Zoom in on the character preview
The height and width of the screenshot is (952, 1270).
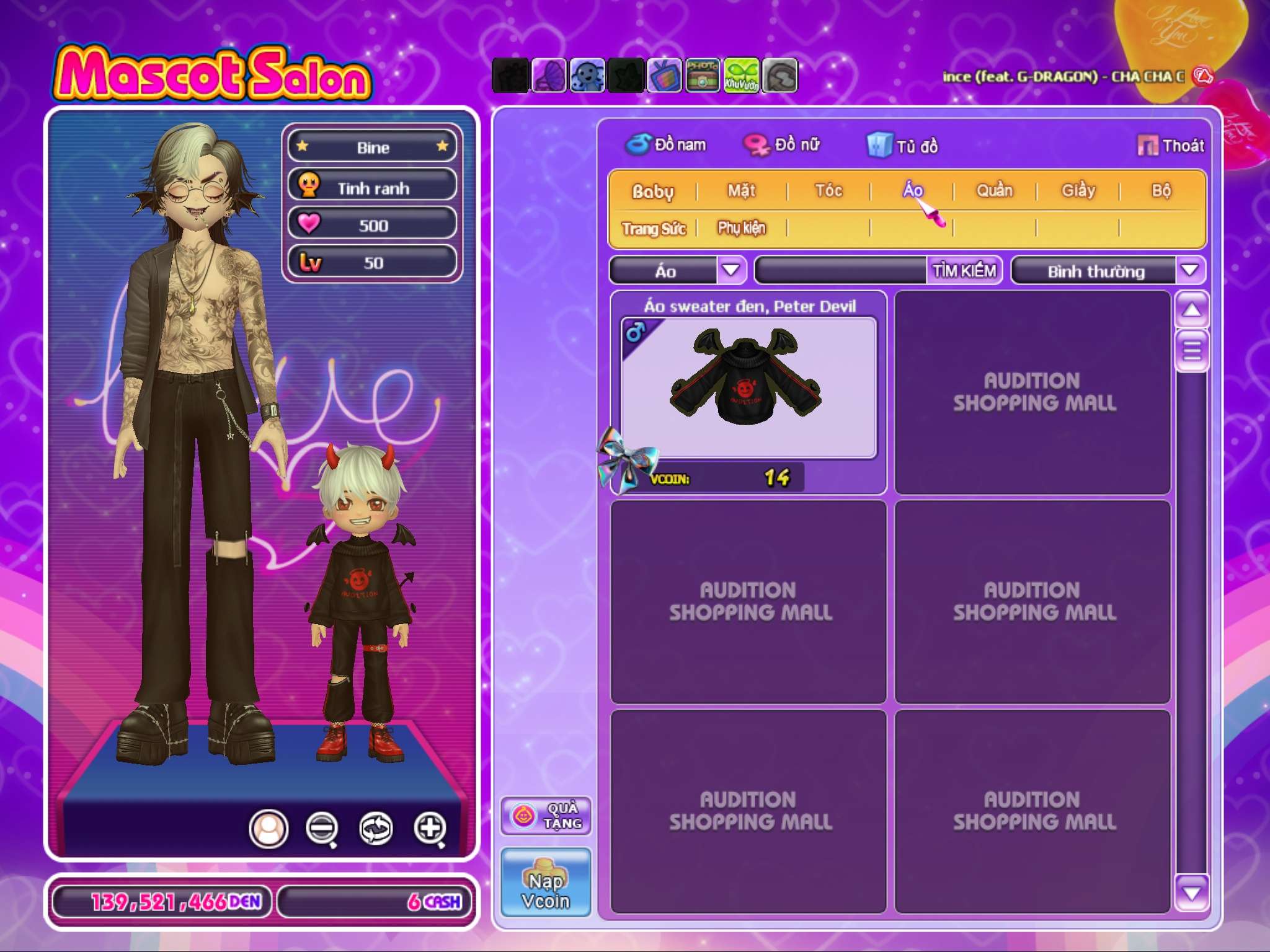(x=430, y=828)
